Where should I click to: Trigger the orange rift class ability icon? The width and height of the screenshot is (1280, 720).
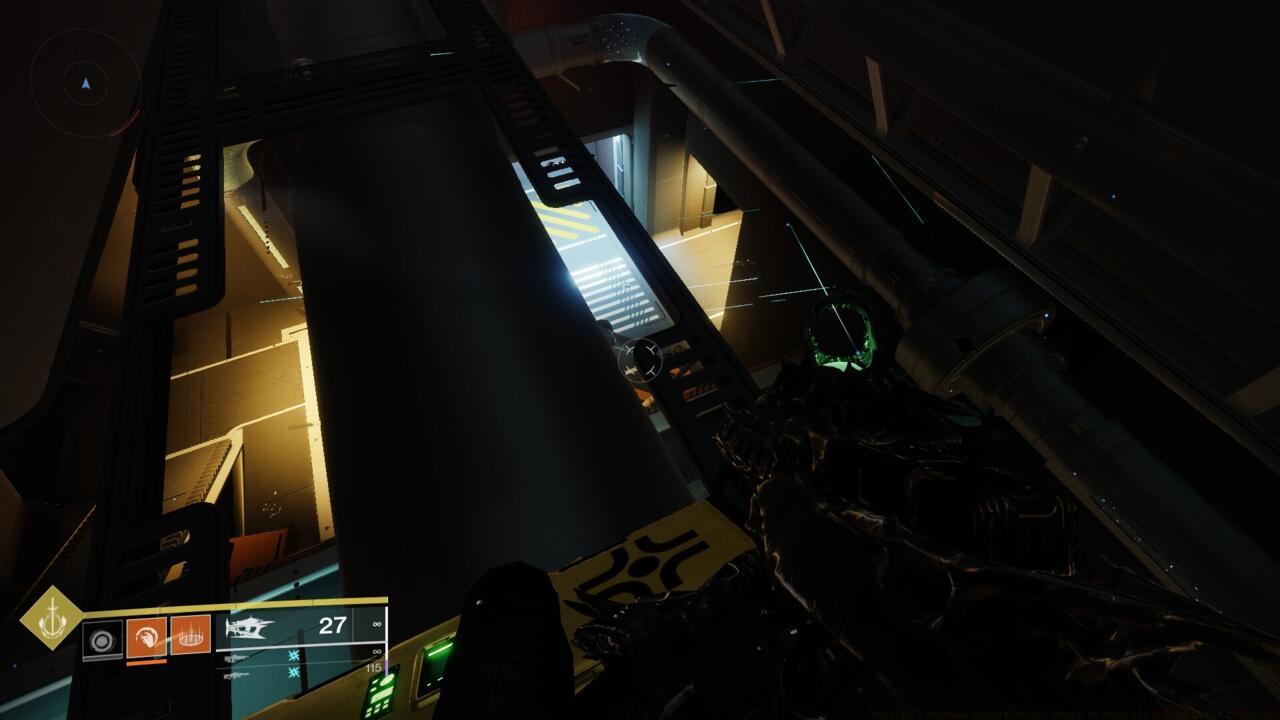(x=190, y=635)
